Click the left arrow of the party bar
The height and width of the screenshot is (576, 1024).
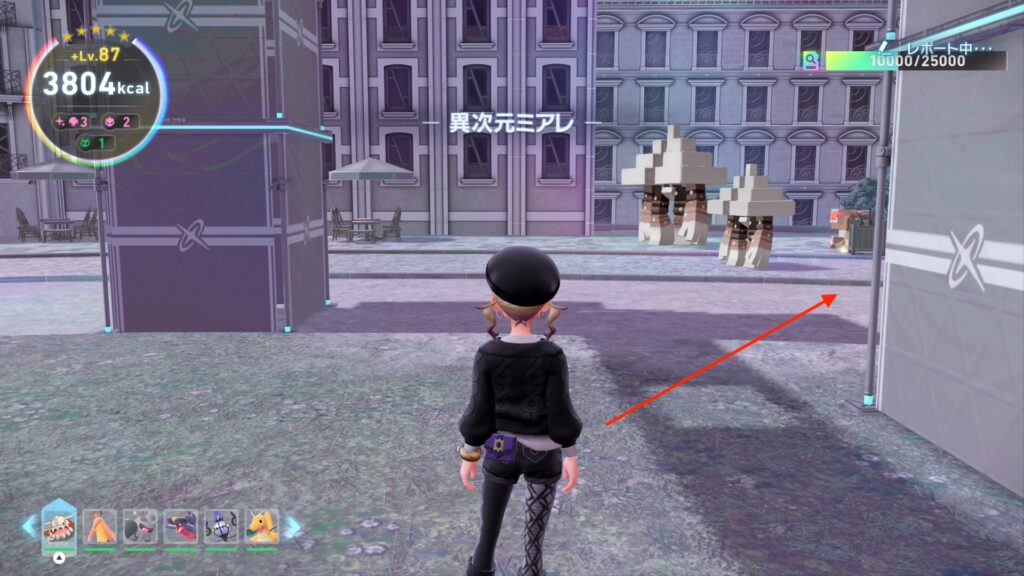point(29,526)
